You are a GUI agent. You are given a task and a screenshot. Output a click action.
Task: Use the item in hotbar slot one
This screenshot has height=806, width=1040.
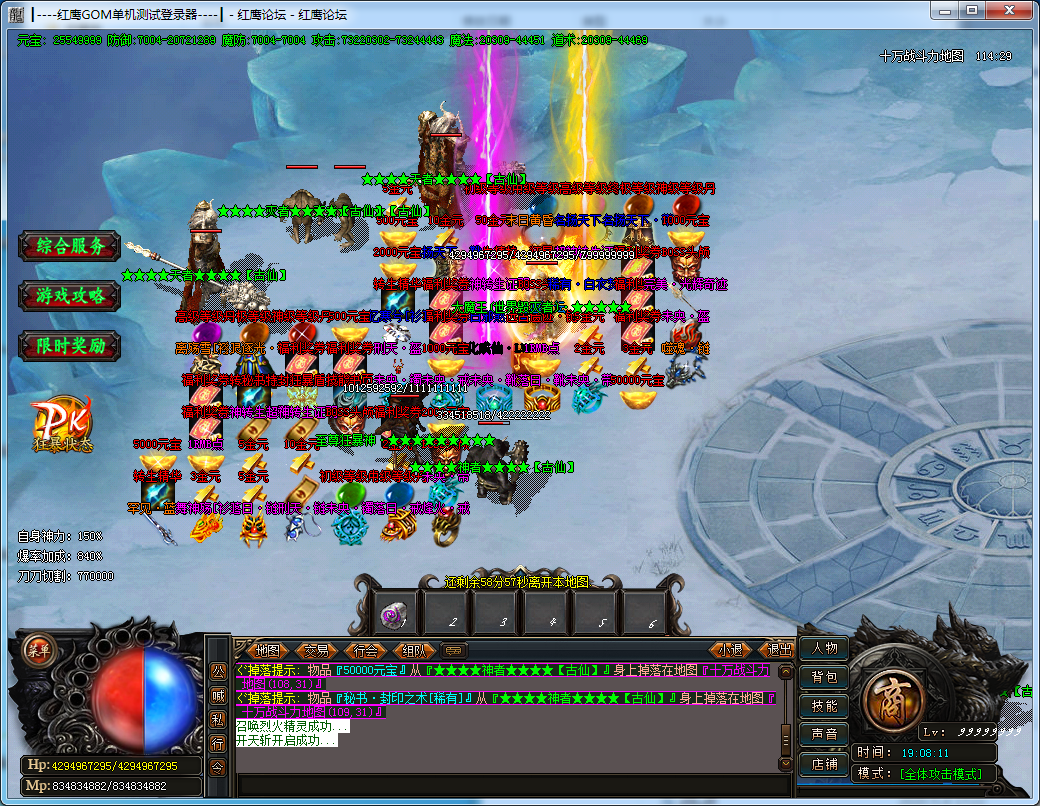pos(395,612)
